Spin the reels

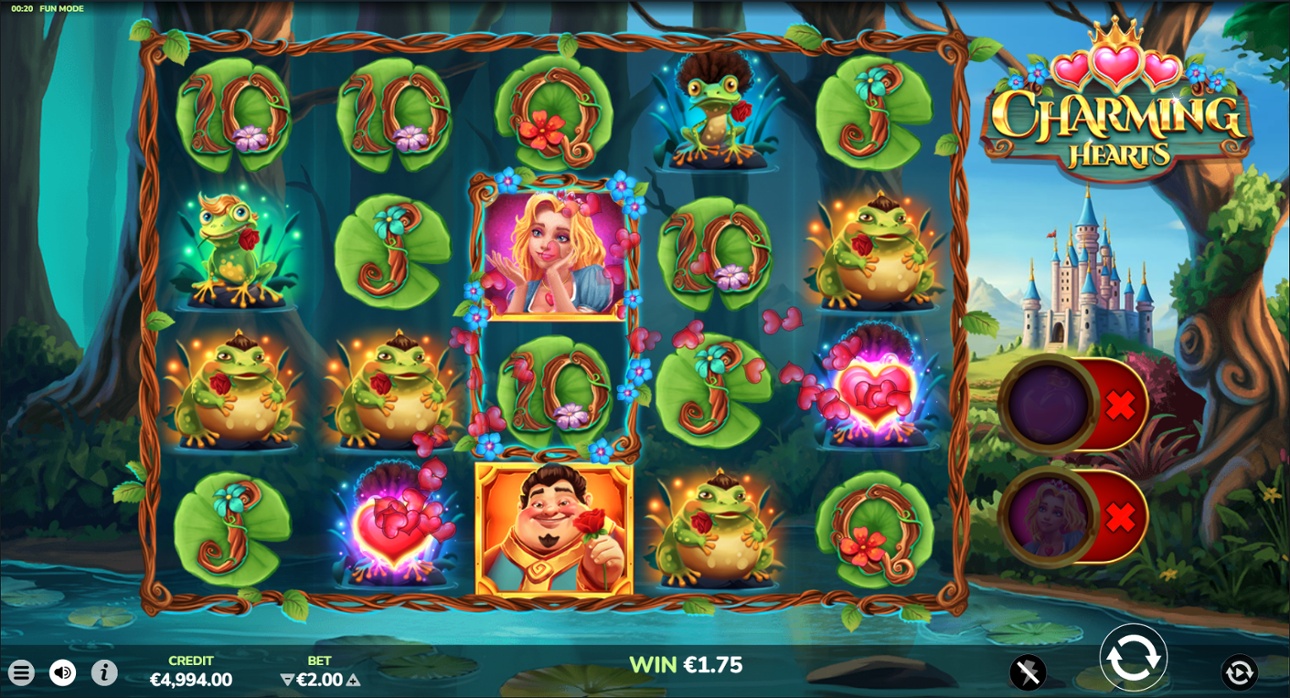(1133, 659)
